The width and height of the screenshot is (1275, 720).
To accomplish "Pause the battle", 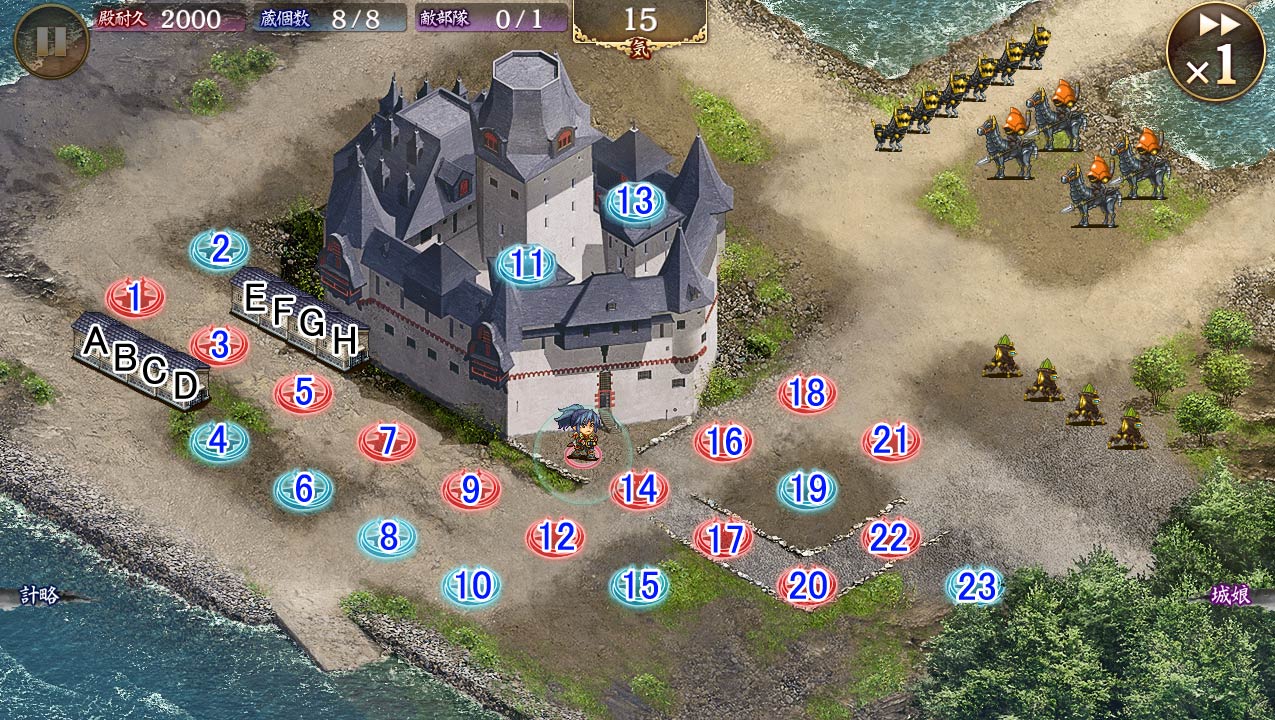I will pos(51,41).
